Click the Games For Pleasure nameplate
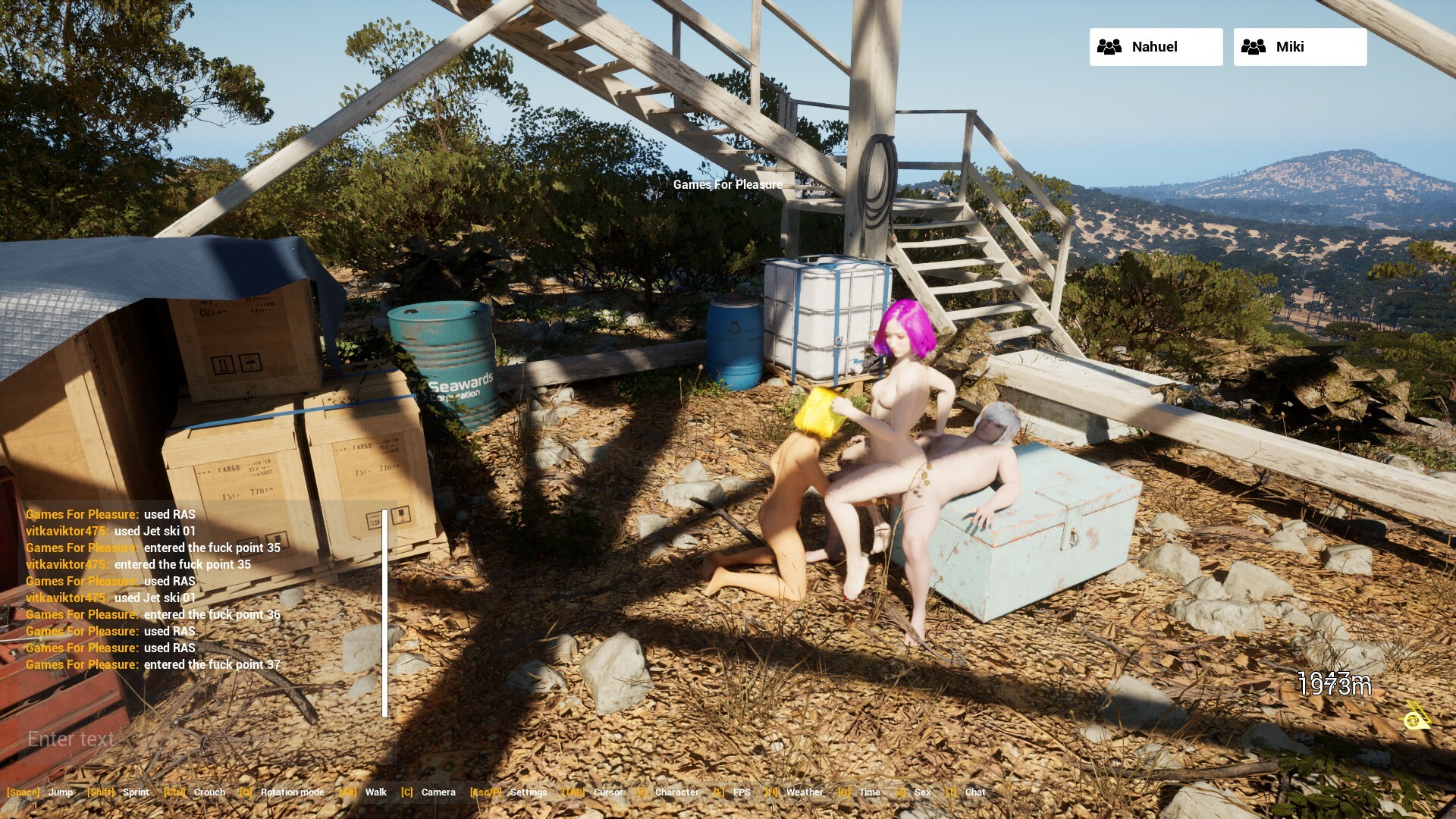This screenshot has height=819, width=1456. [x=729, y=184]
